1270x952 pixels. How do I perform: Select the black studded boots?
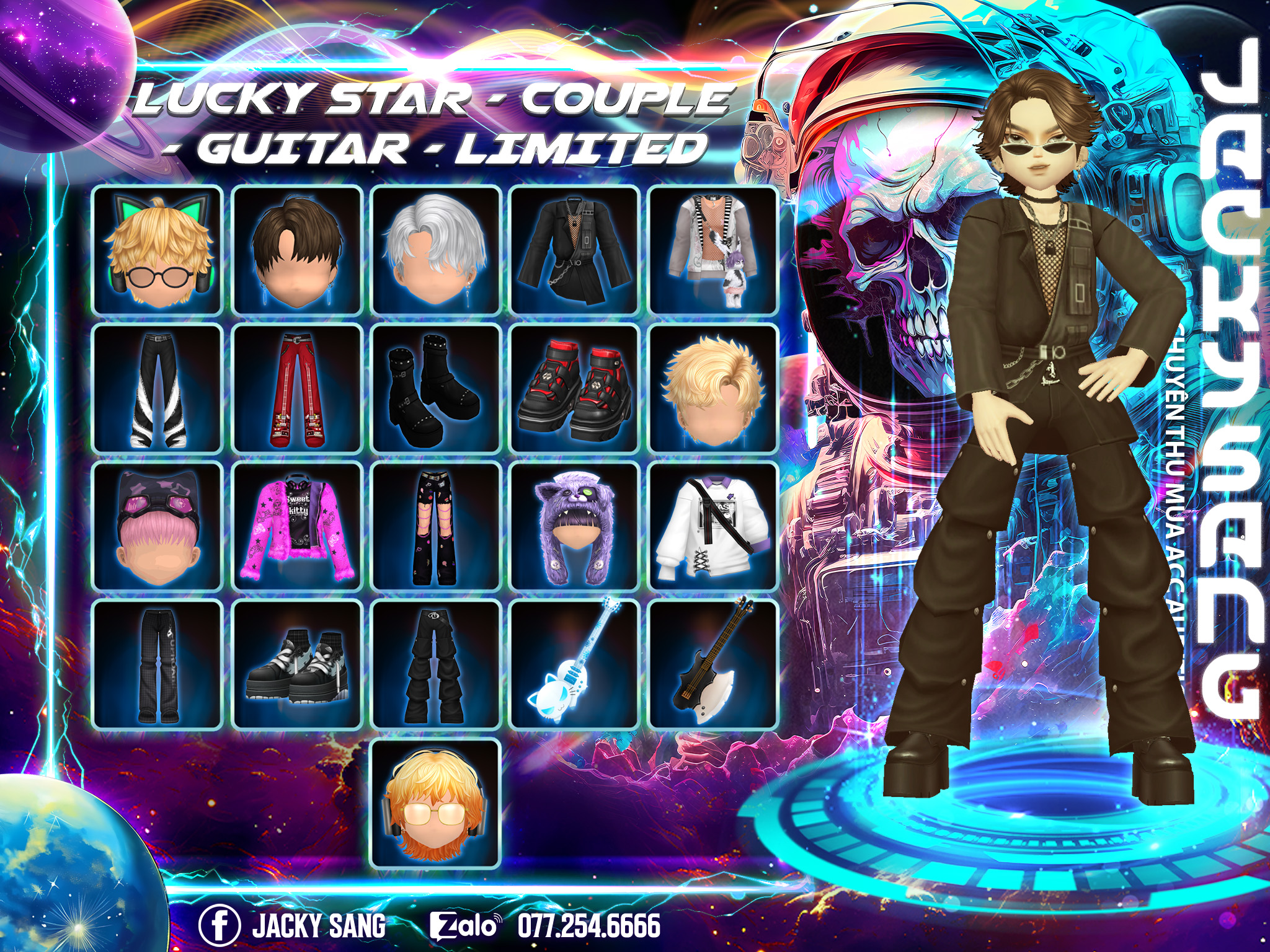click(435, 389)
